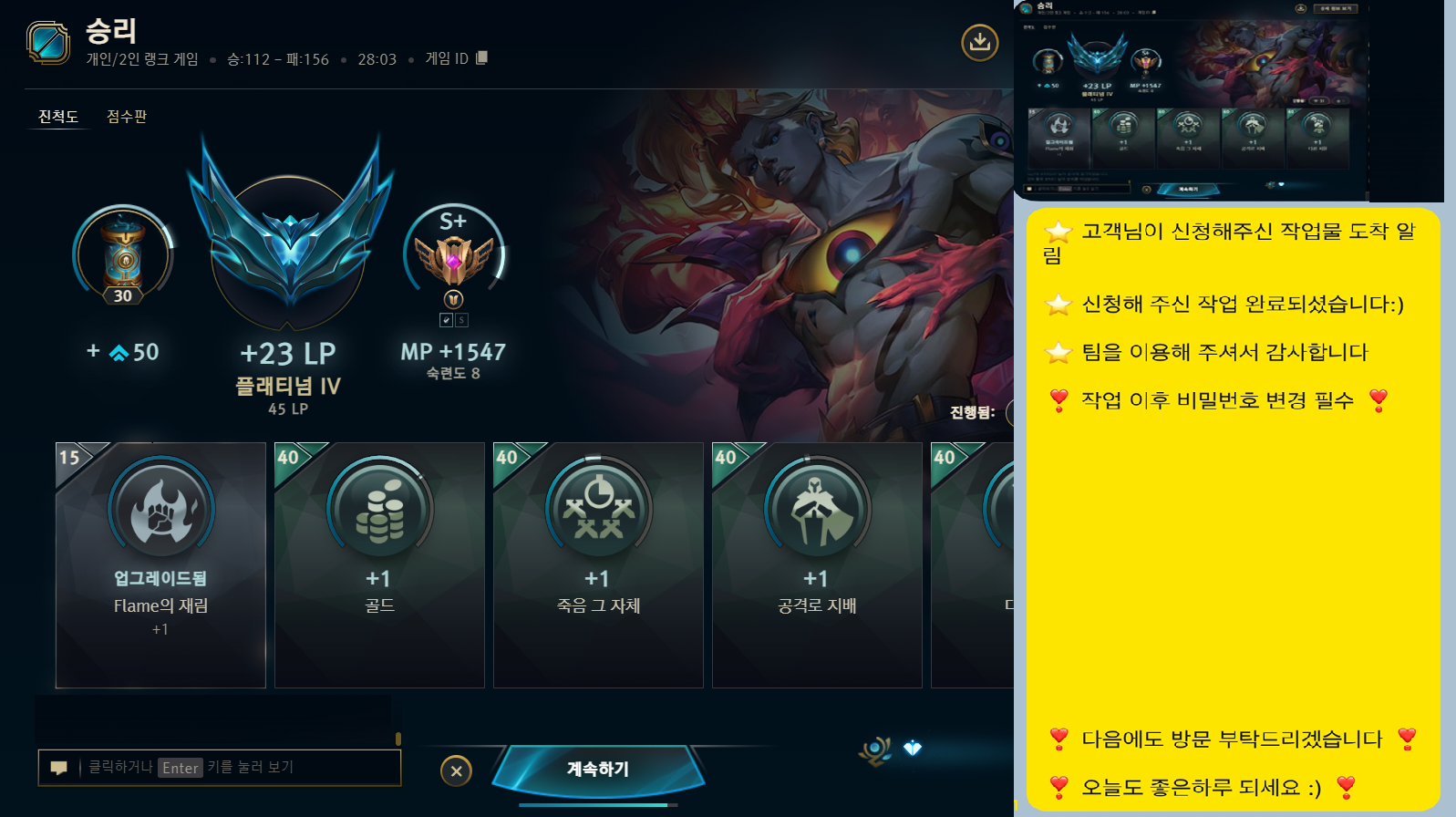Click the honor recognition icon near bottom

pos(875,750)
